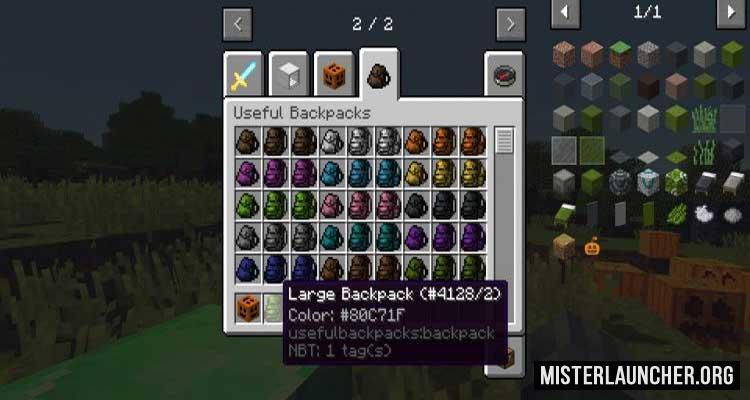Select the jack-o'-lantern creative tab
The height and width of the screenshot is (400, 750).
click(x=335, y=73)
